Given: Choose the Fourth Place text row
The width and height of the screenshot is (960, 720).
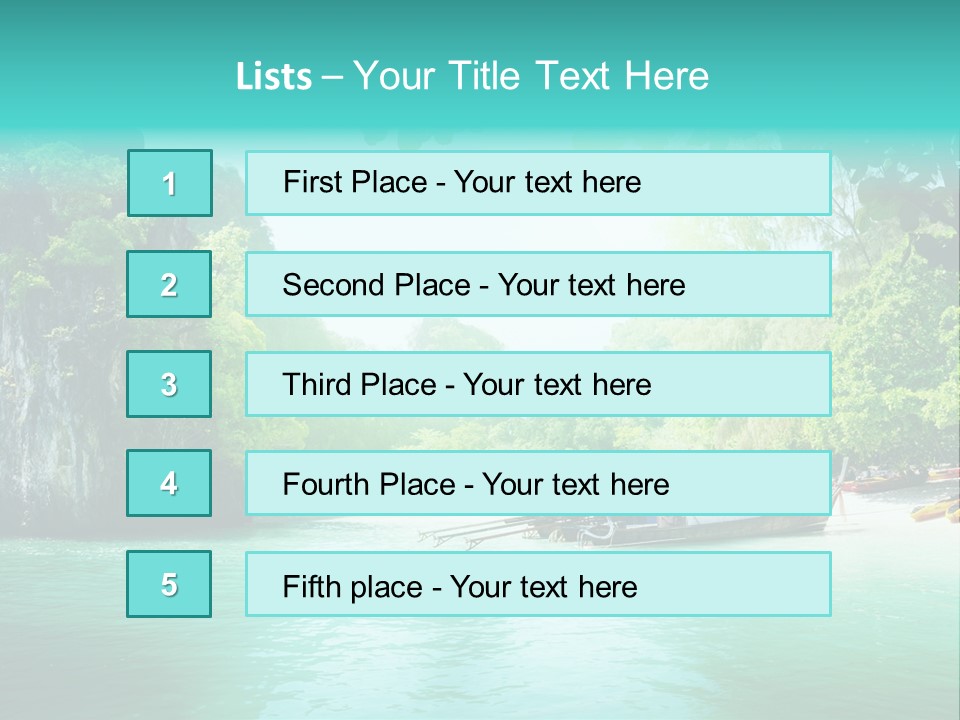Looking at the screenshot, I should [x=538, y=483].
